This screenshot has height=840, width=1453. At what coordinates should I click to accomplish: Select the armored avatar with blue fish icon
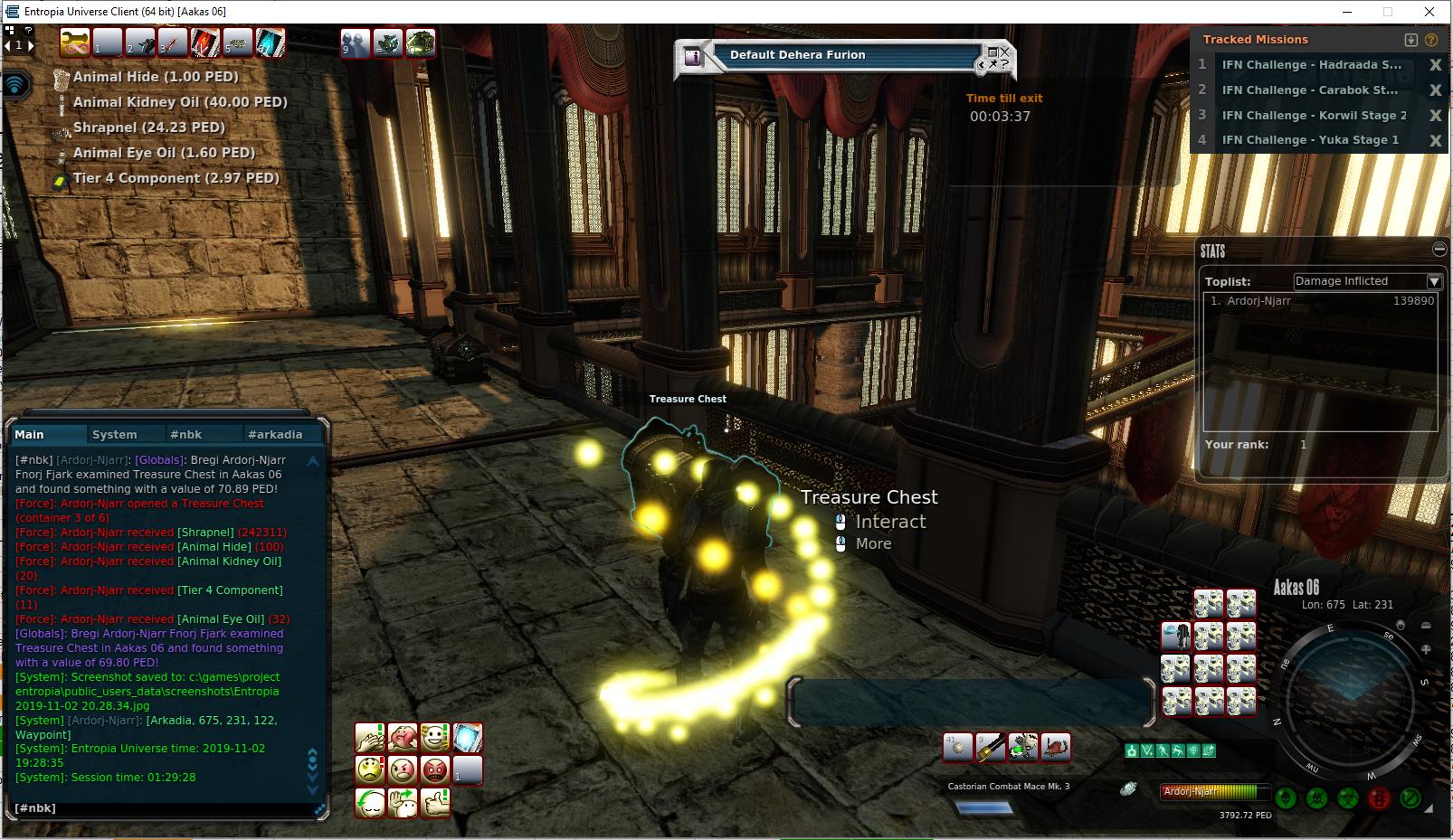pos(1175,637)
